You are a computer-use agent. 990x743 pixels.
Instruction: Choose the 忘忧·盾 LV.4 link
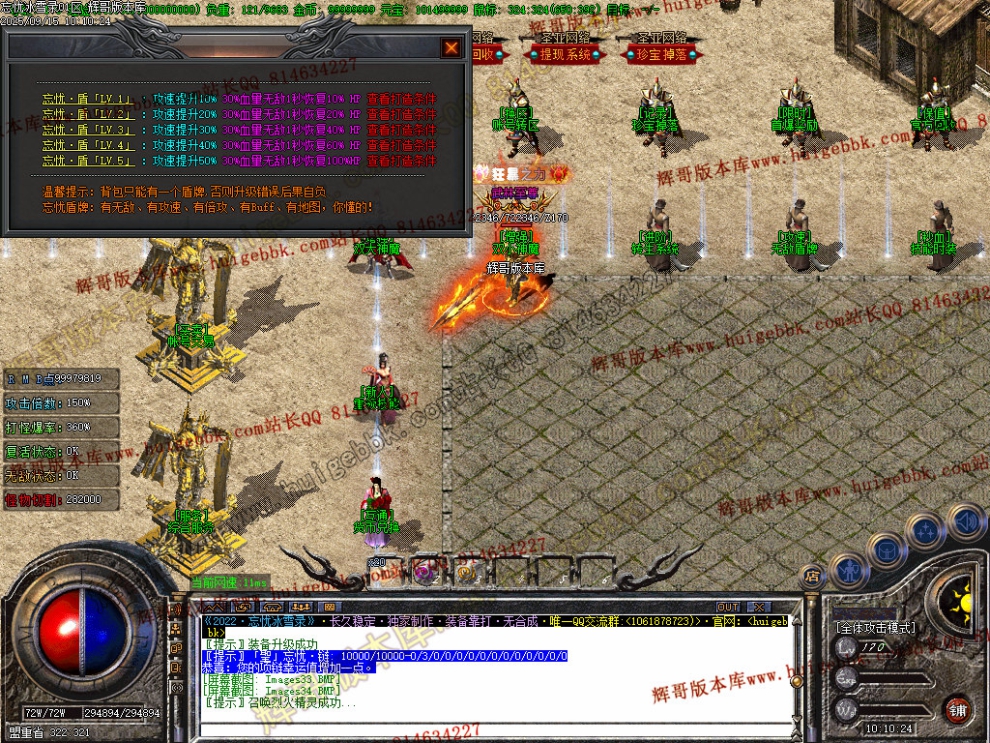tap(87, 145)
